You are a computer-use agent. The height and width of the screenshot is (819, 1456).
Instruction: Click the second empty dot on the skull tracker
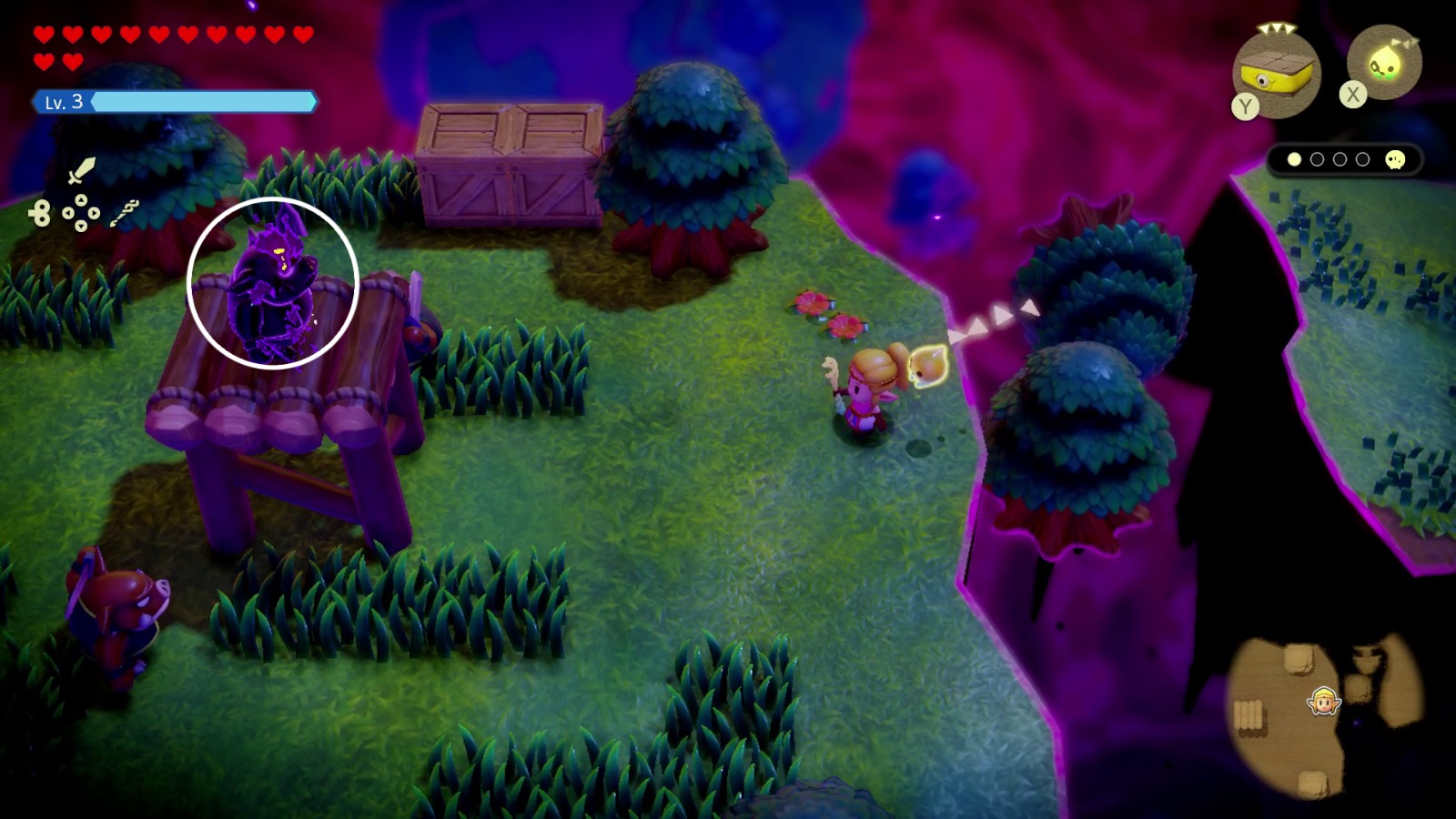[1319, 158]
